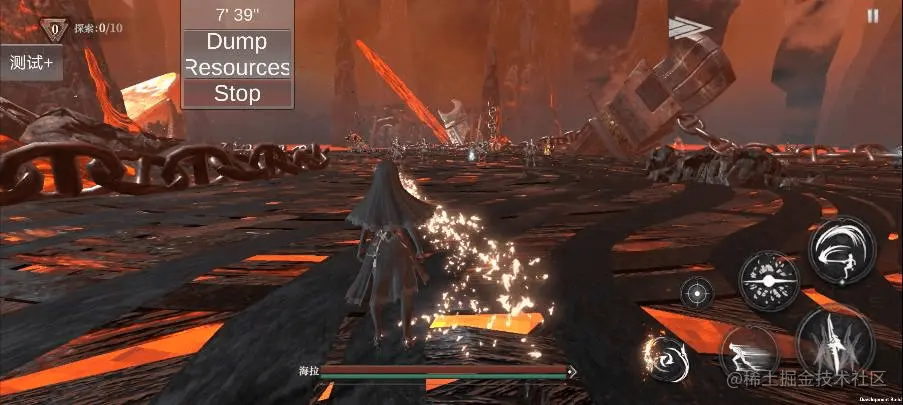Activate the dash sprint skill
Screen dimensions: 903x405
pyautogui.click(x=749, y=352)
